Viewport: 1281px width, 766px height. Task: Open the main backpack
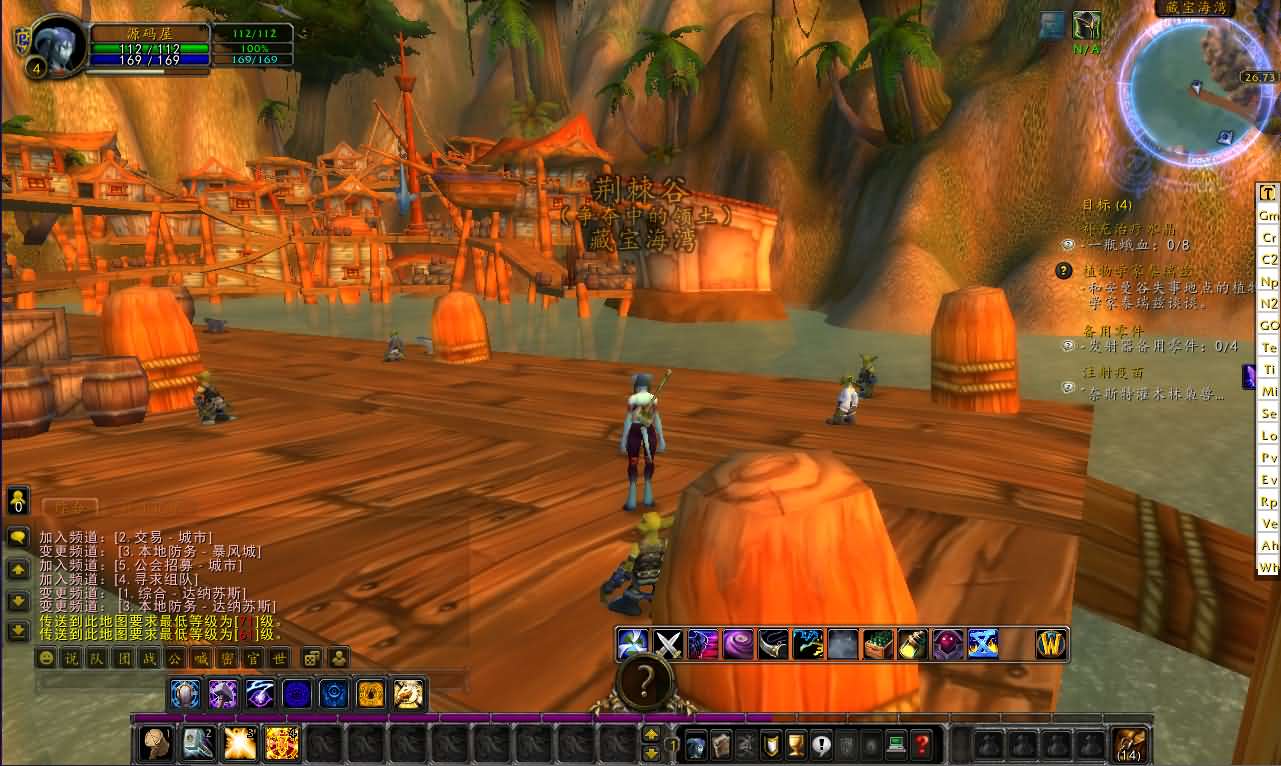[1130, 745]
